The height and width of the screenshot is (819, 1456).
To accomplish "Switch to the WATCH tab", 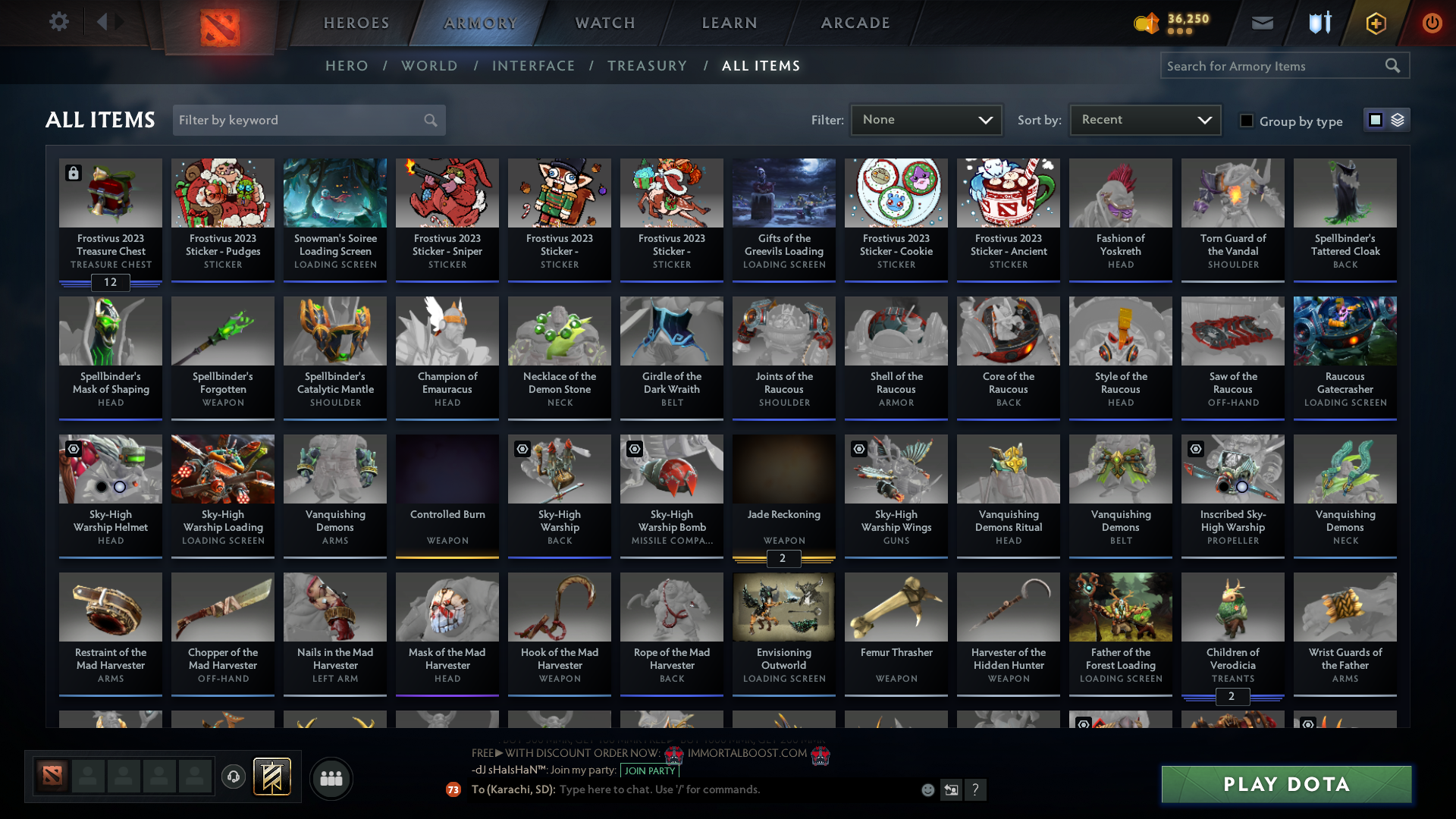I will tap(603, 23).
